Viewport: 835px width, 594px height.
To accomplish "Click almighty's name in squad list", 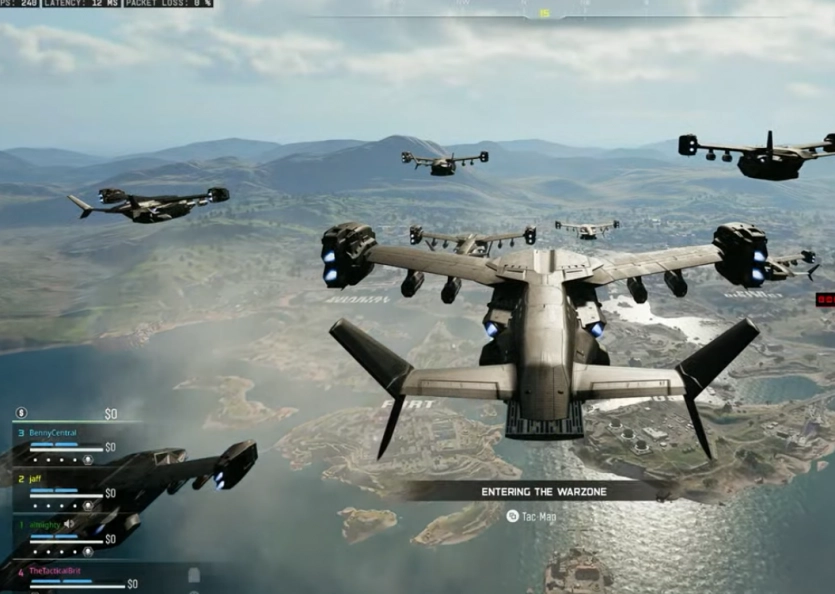I will [x=44, y=524].
